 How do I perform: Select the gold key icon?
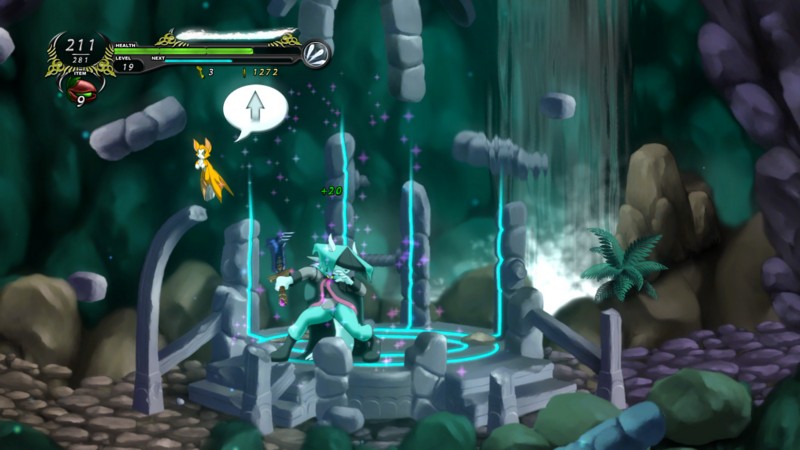pos(200,72)
